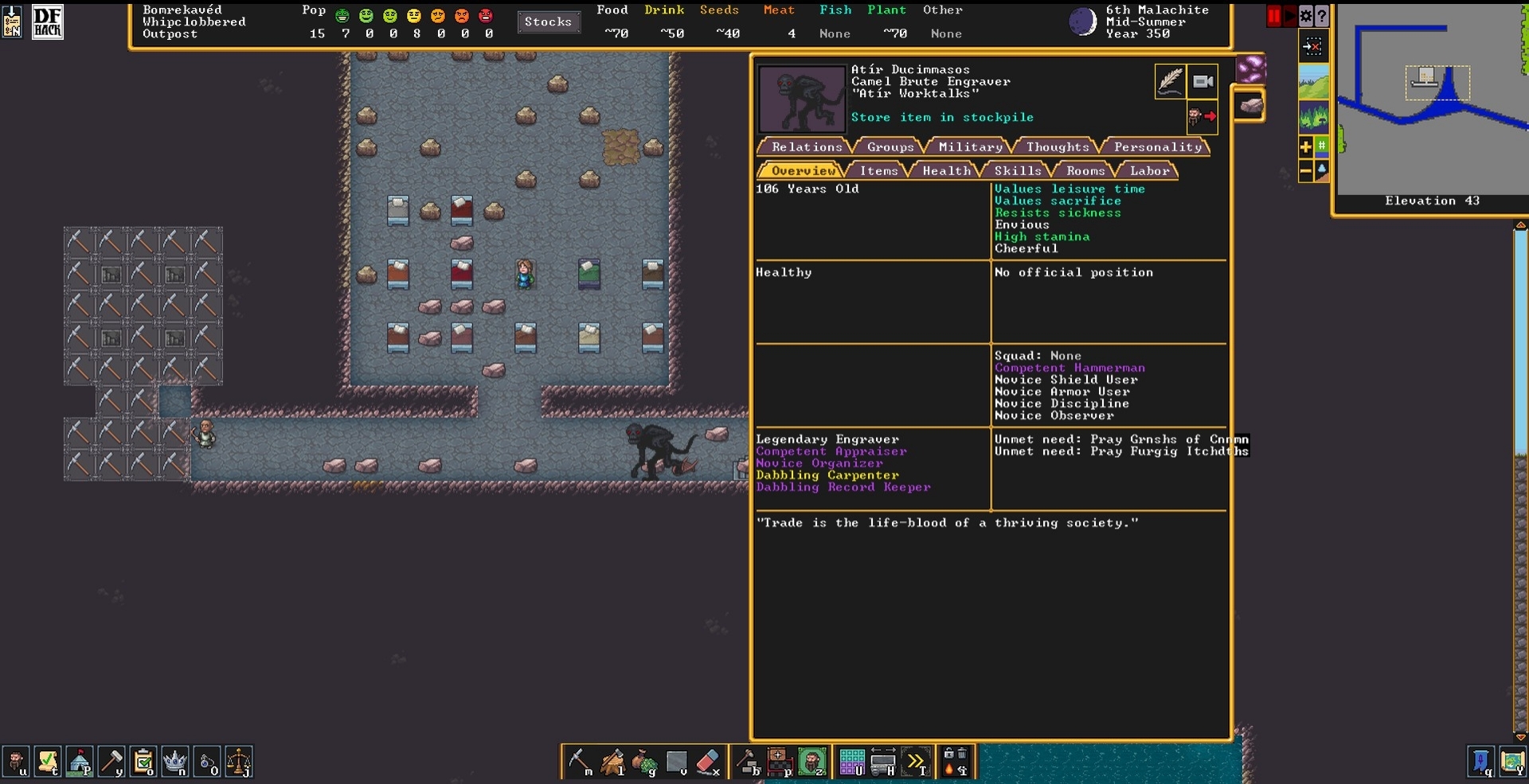Open the justice scales screen
This screenshot has height=784, width=1529.
tap(239, 762)
